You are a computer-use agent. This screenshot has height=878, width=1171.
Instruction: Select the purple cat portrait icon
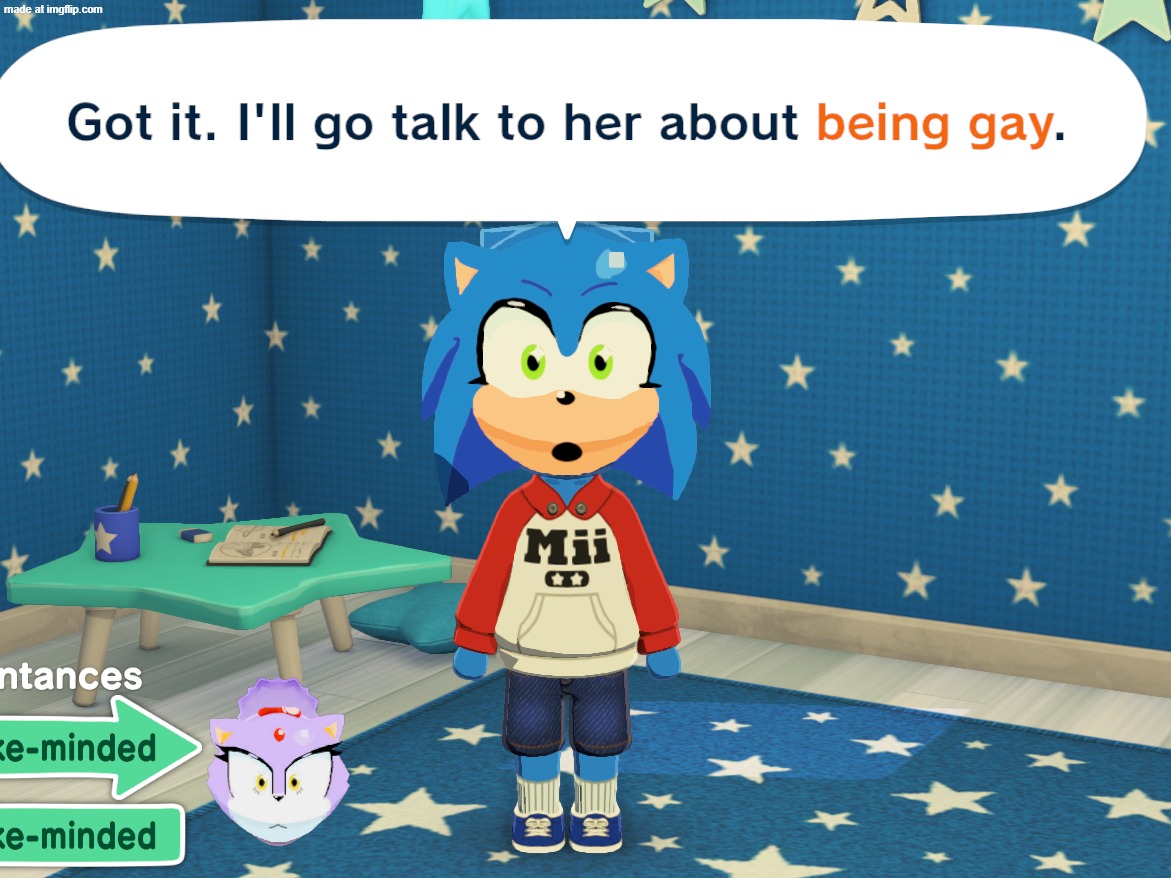pos(277,763)
